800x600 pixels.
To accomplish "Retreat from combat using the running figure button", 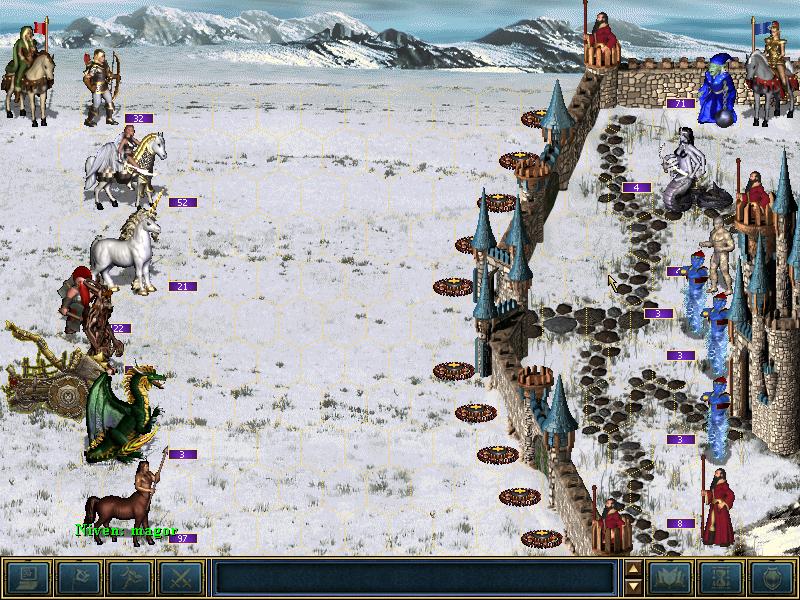I will pos(130,577).
